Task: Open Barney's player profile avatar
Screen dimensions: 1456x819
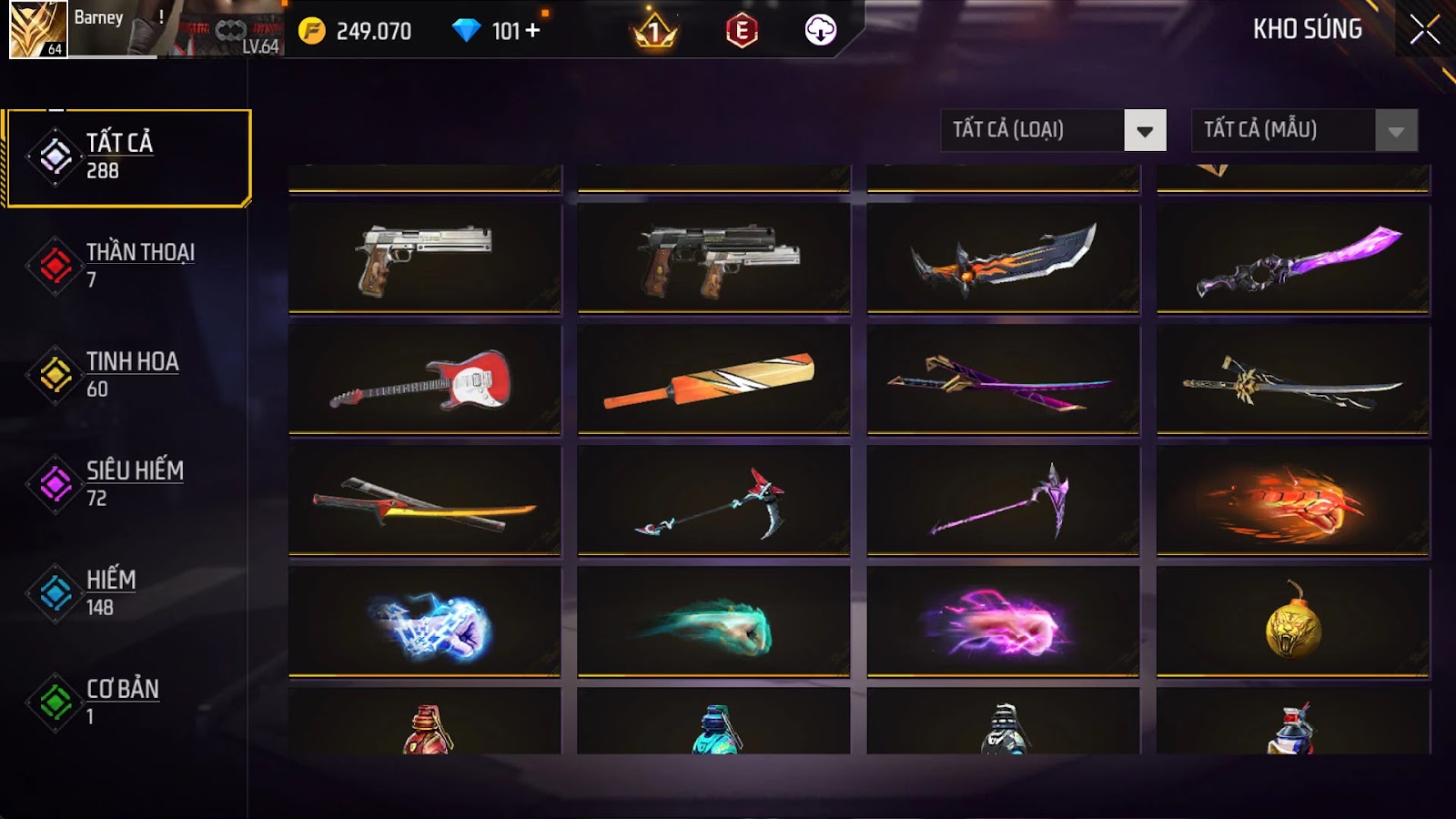Action: pos(38,29)
